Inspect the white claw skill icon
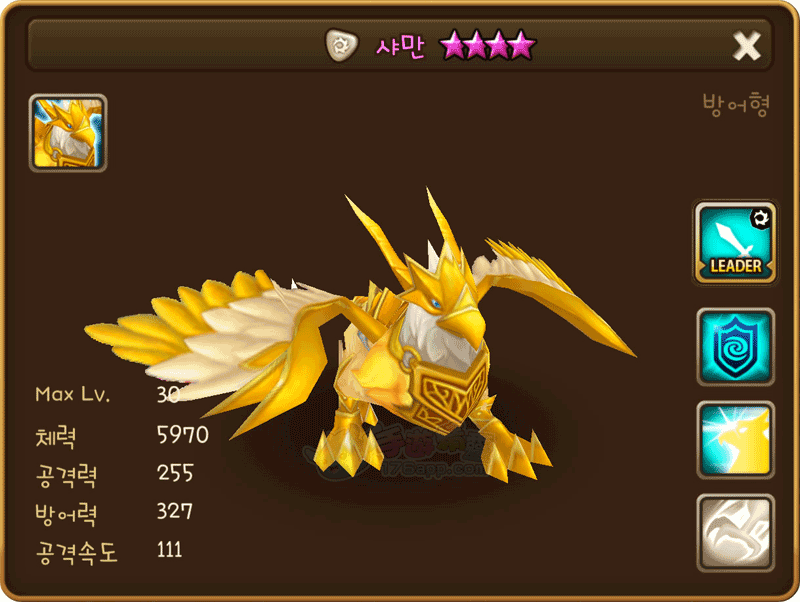This screenshot has width=800, height=602. tap(735, 533)
